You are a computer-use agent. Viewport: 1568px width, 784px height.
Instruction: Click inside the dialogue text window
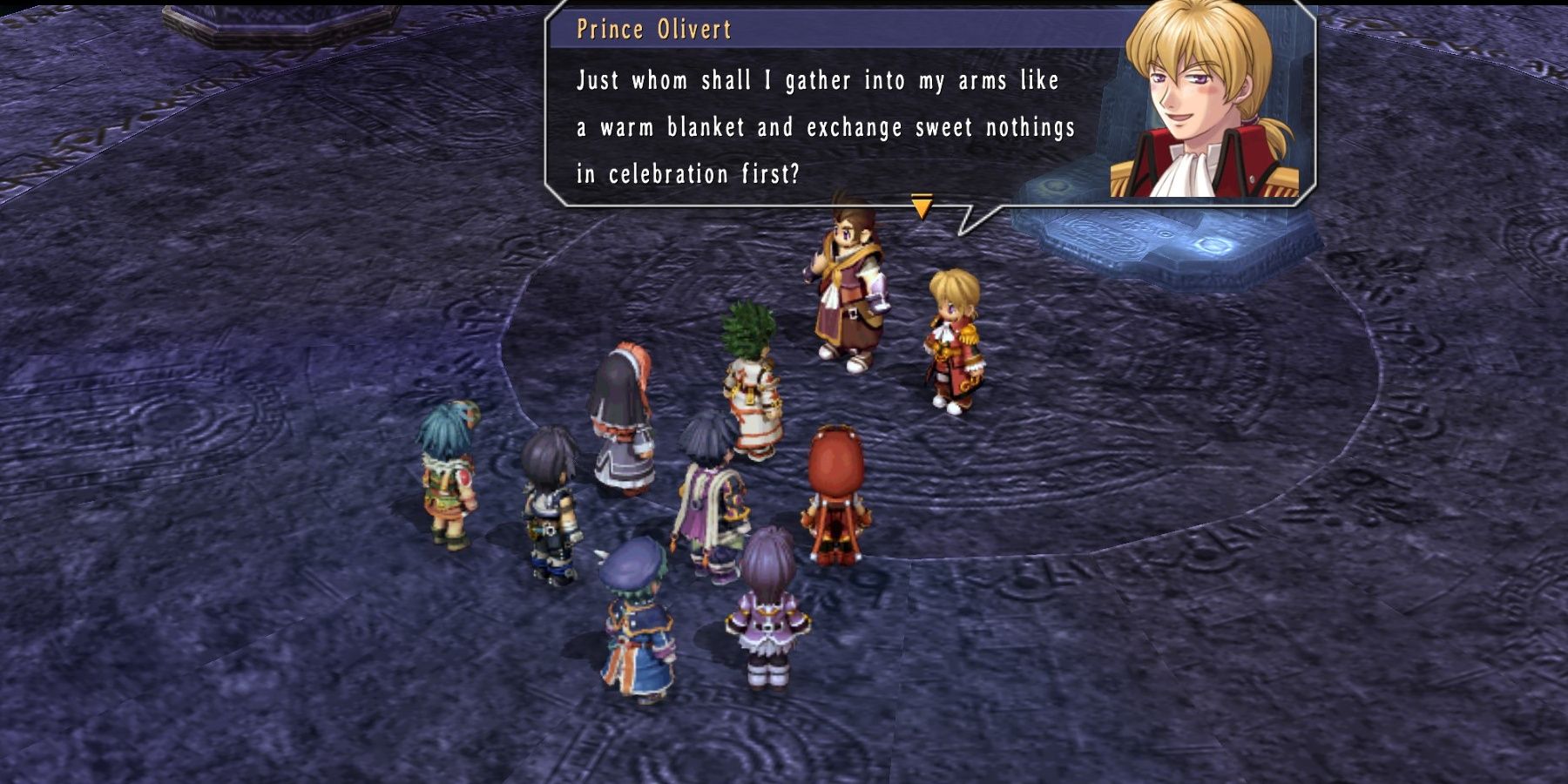click(810, 122)
